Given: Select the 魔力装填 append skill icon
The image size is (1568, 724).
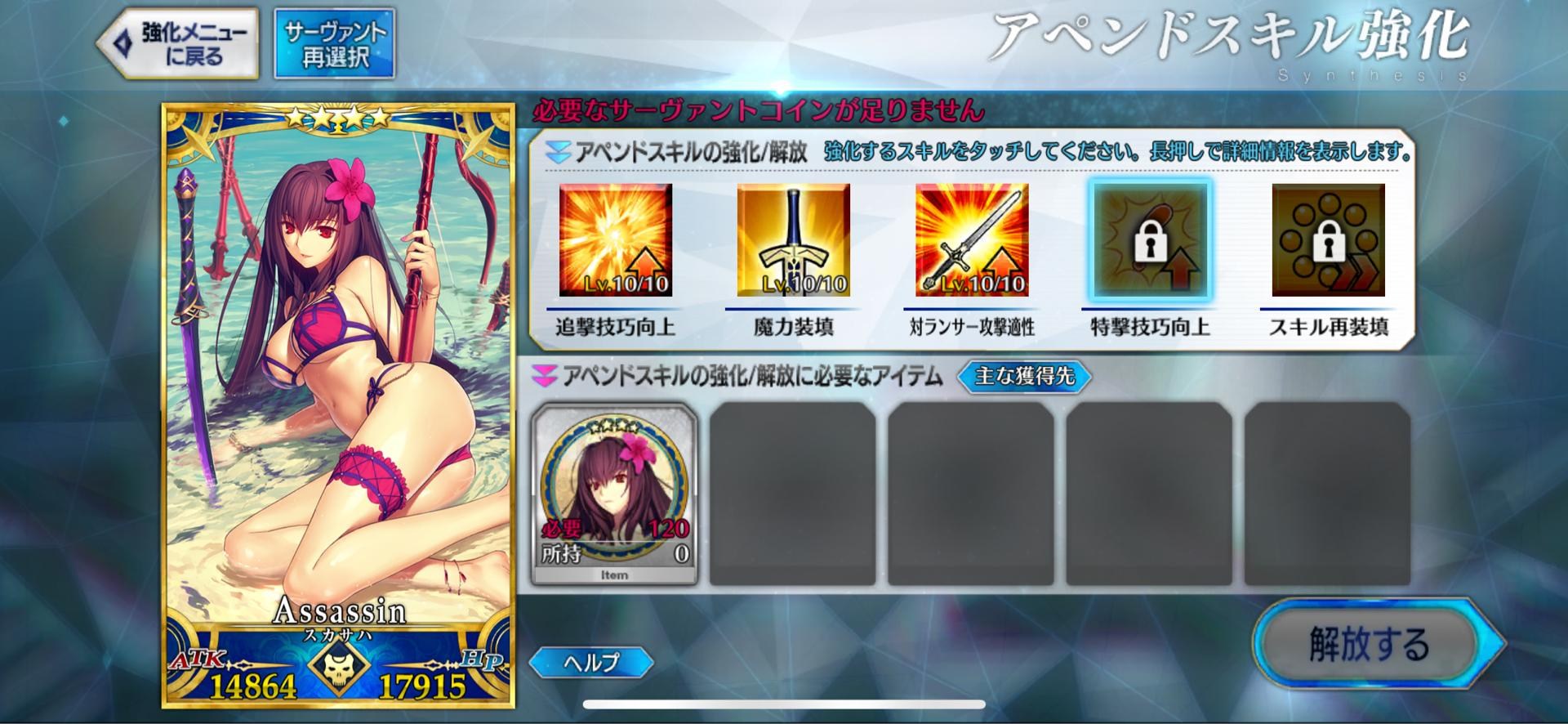Looking at the screenshot, I should (x=794, y=241).
